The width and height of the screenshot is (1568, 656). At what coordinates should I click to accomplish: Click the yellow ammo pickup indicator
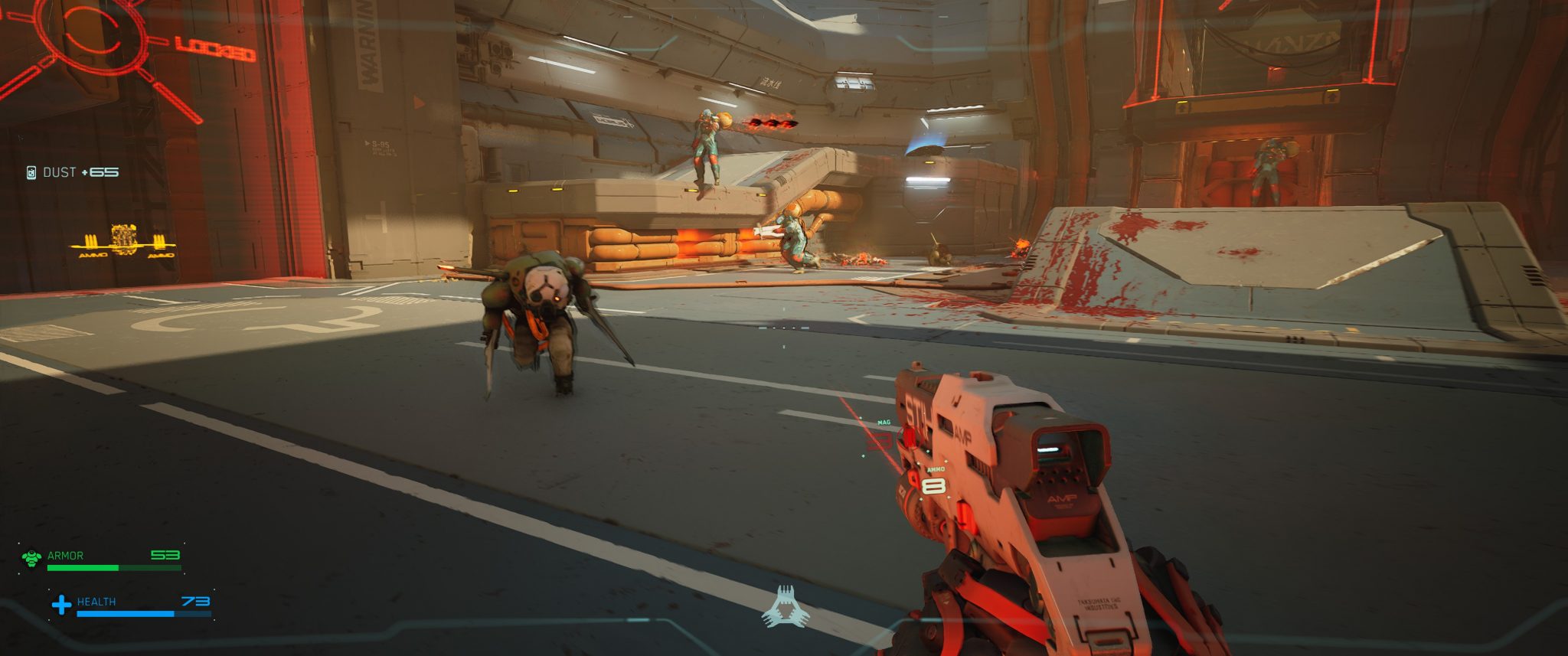(123, 241)
